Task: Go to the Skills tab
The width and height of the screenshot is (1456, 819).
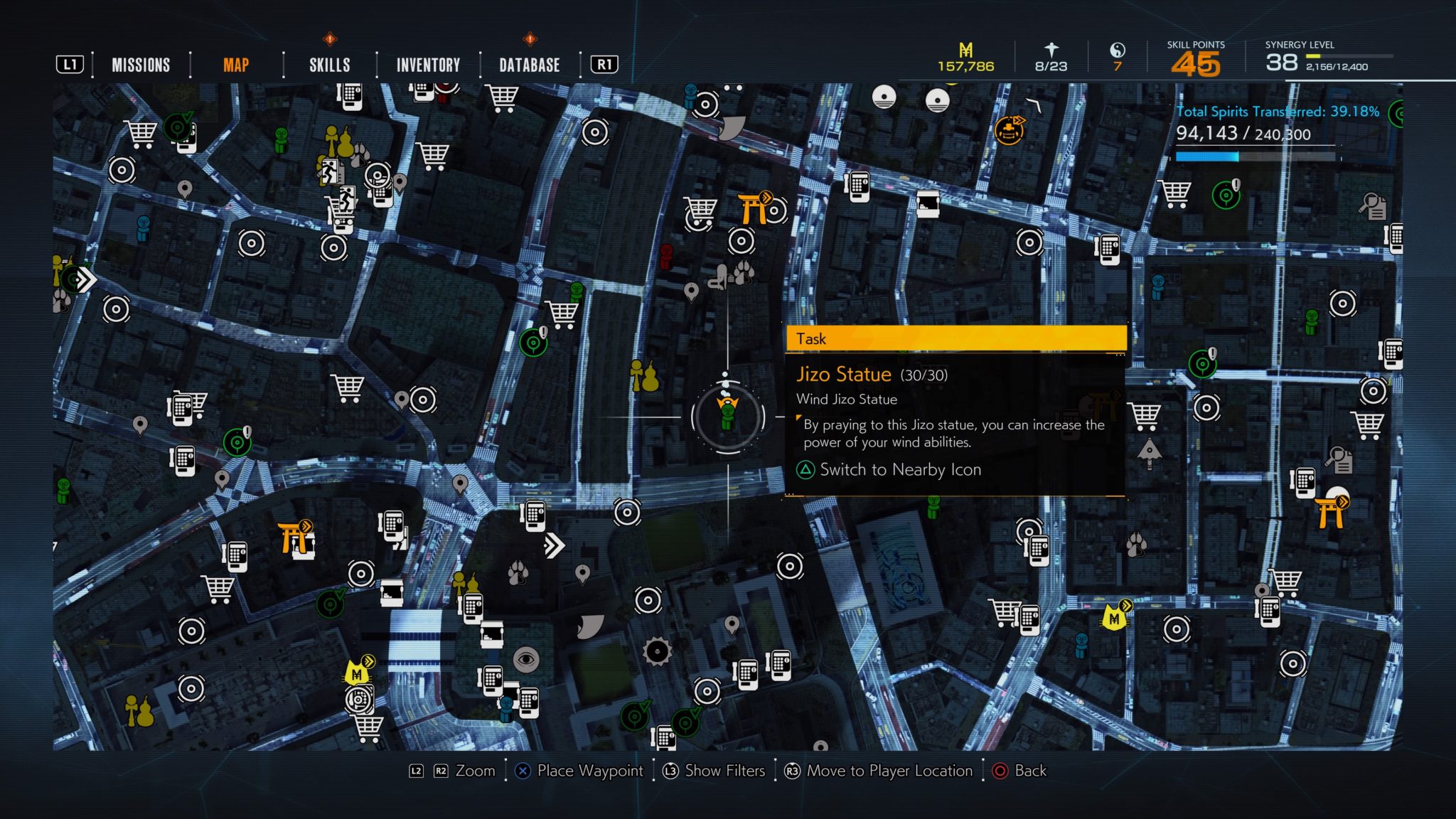Action: point(329,65)
